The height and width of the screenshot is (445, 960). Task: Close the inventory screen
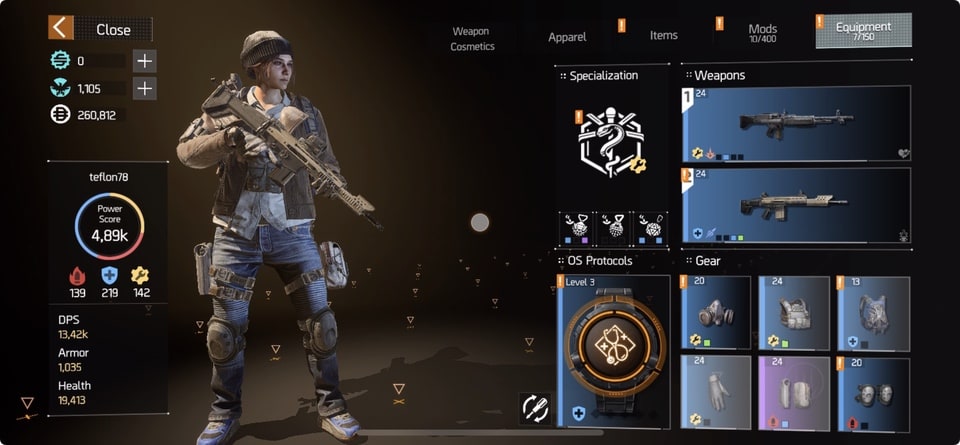pos(101,29)
